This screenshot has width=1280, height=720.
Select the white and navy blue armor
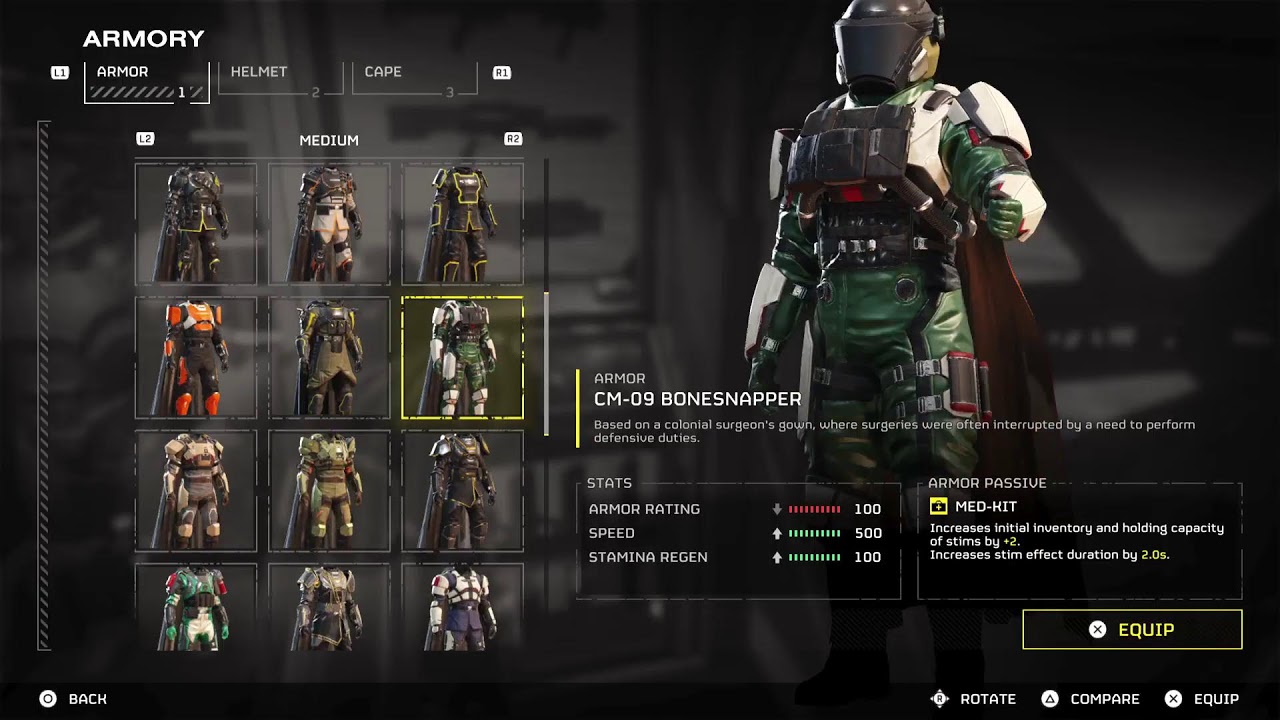[x=462, y=607]
